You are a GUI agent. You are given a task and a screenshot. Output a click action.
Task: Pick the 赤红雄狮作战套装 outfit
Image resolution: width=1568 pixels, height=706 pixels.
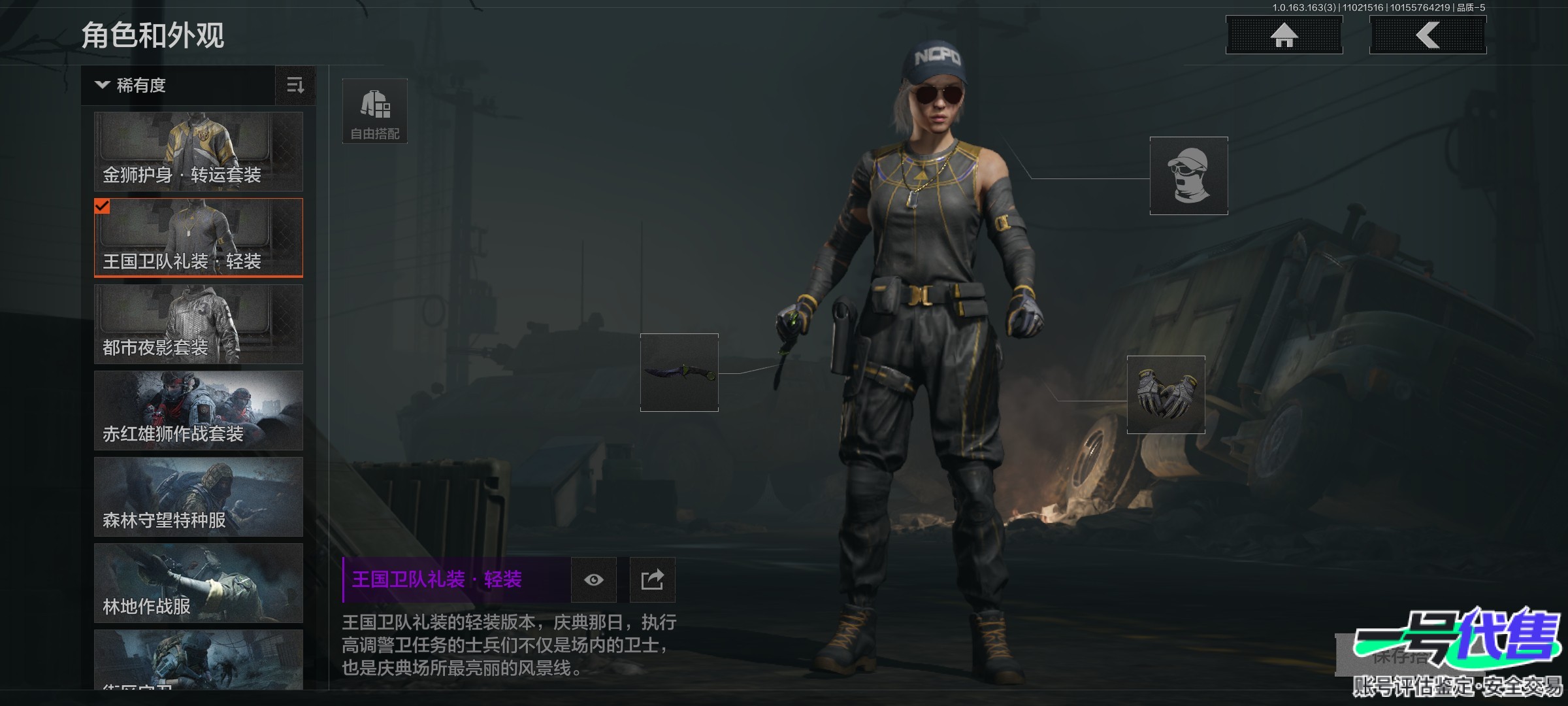(x=199, y=411)
